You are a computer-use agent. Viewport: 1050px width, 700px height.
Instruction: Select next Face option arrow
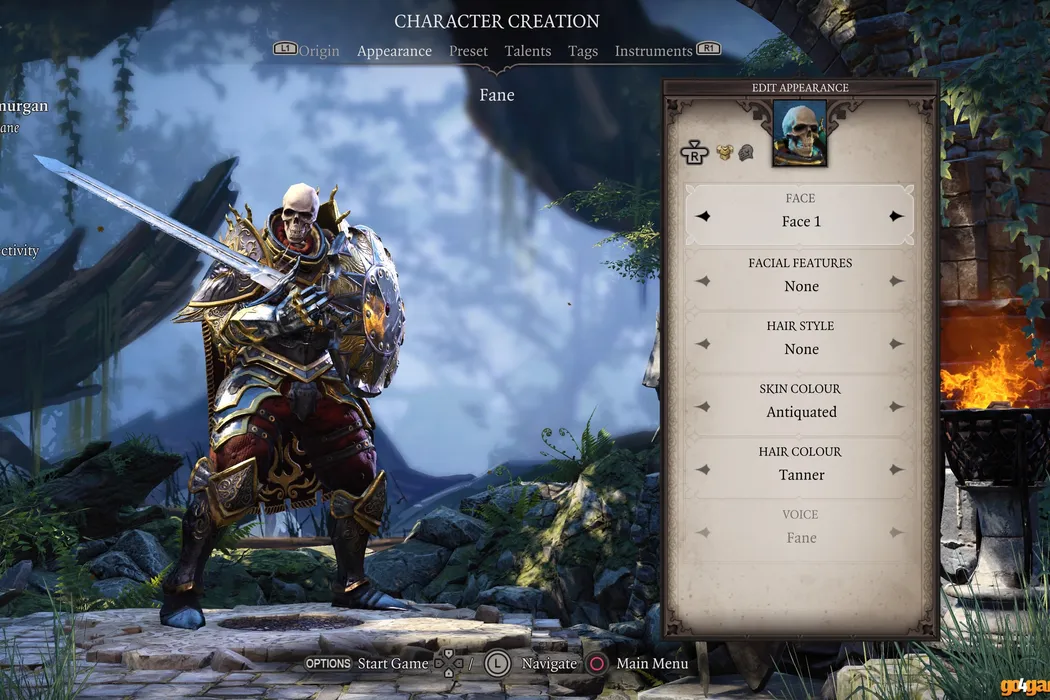click(896, 216)
